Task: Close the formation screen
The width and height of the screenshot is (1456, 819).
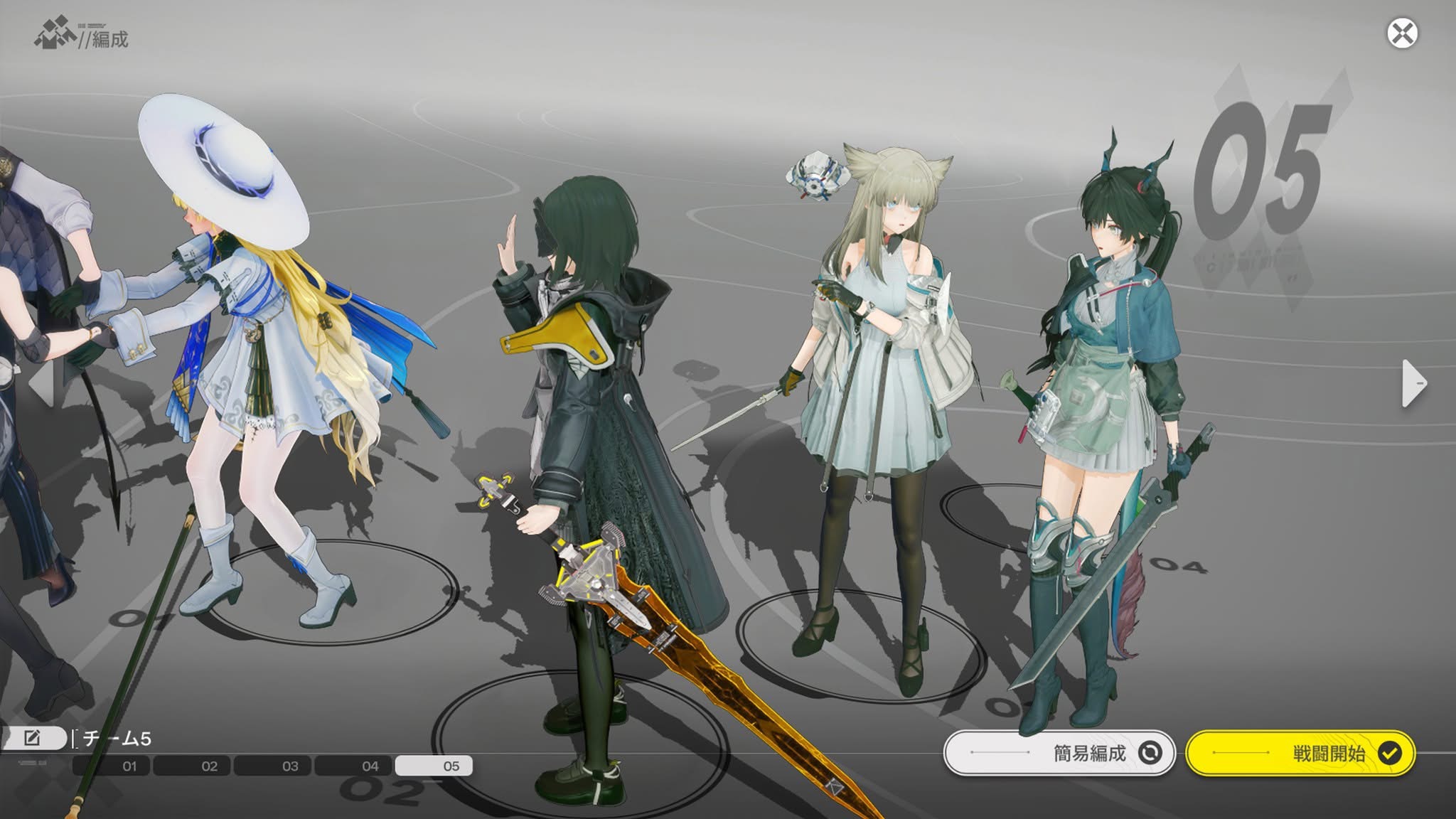Action: point(1402,33)
